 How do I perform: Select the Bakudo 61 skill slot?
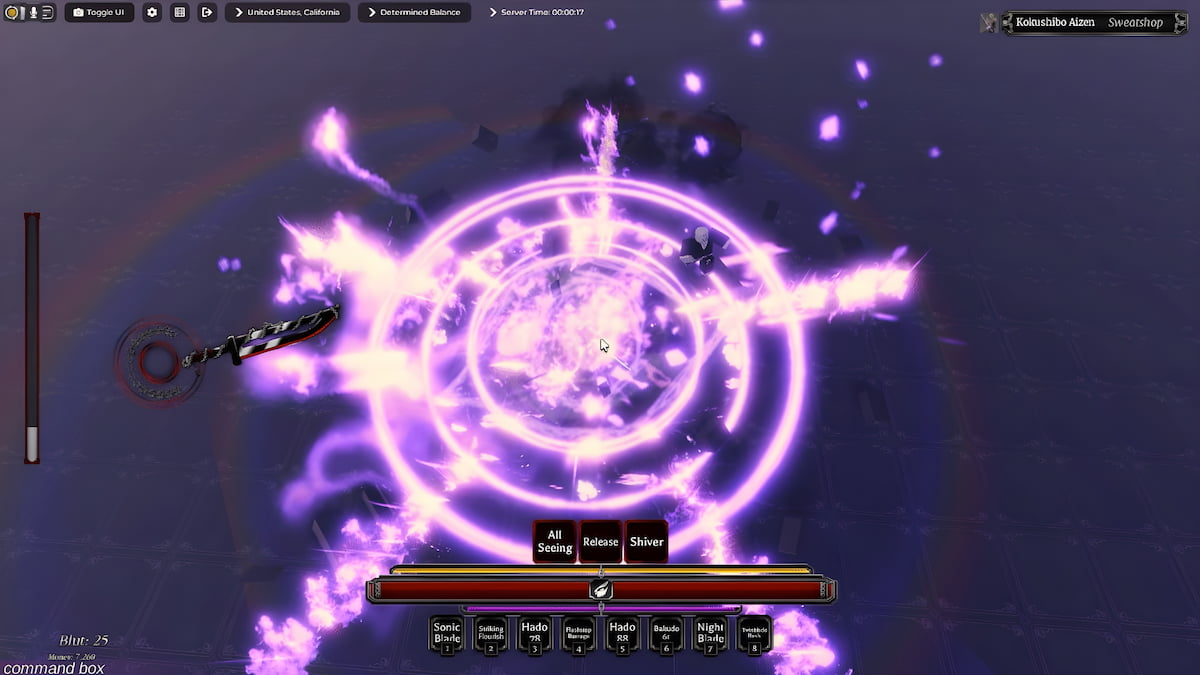click(666, 634)
